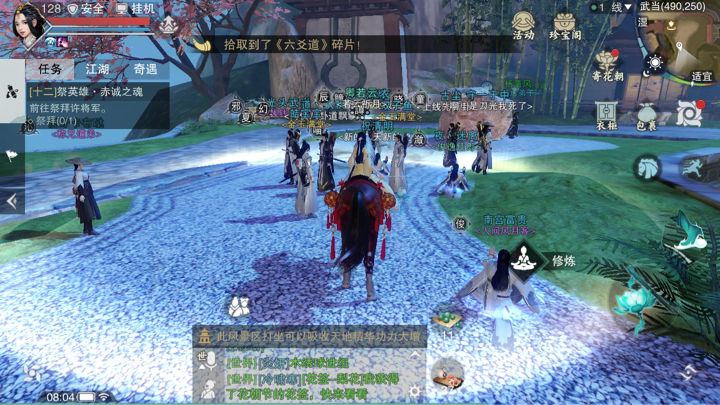720x405 pixels.
Task: Switch to the 奇遇 tab
Action: (145, 69)
